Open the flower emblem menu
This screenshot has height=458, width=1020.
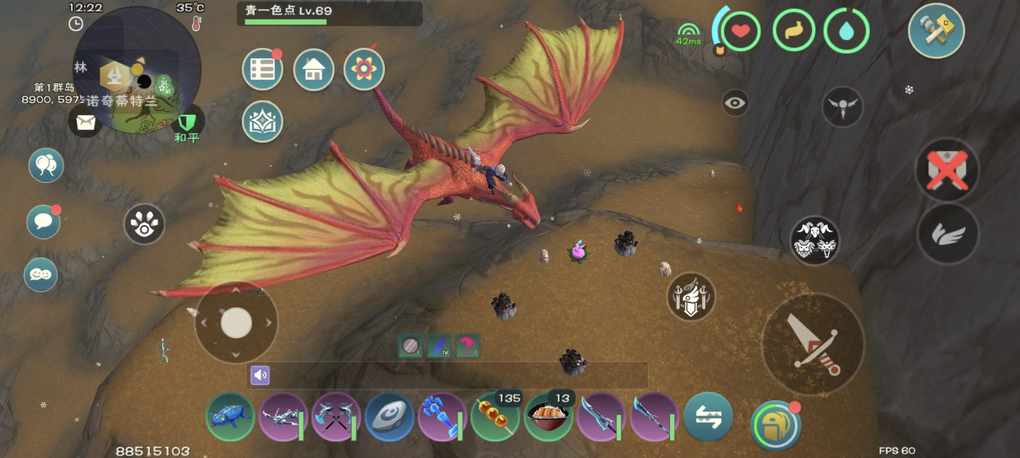364,70
